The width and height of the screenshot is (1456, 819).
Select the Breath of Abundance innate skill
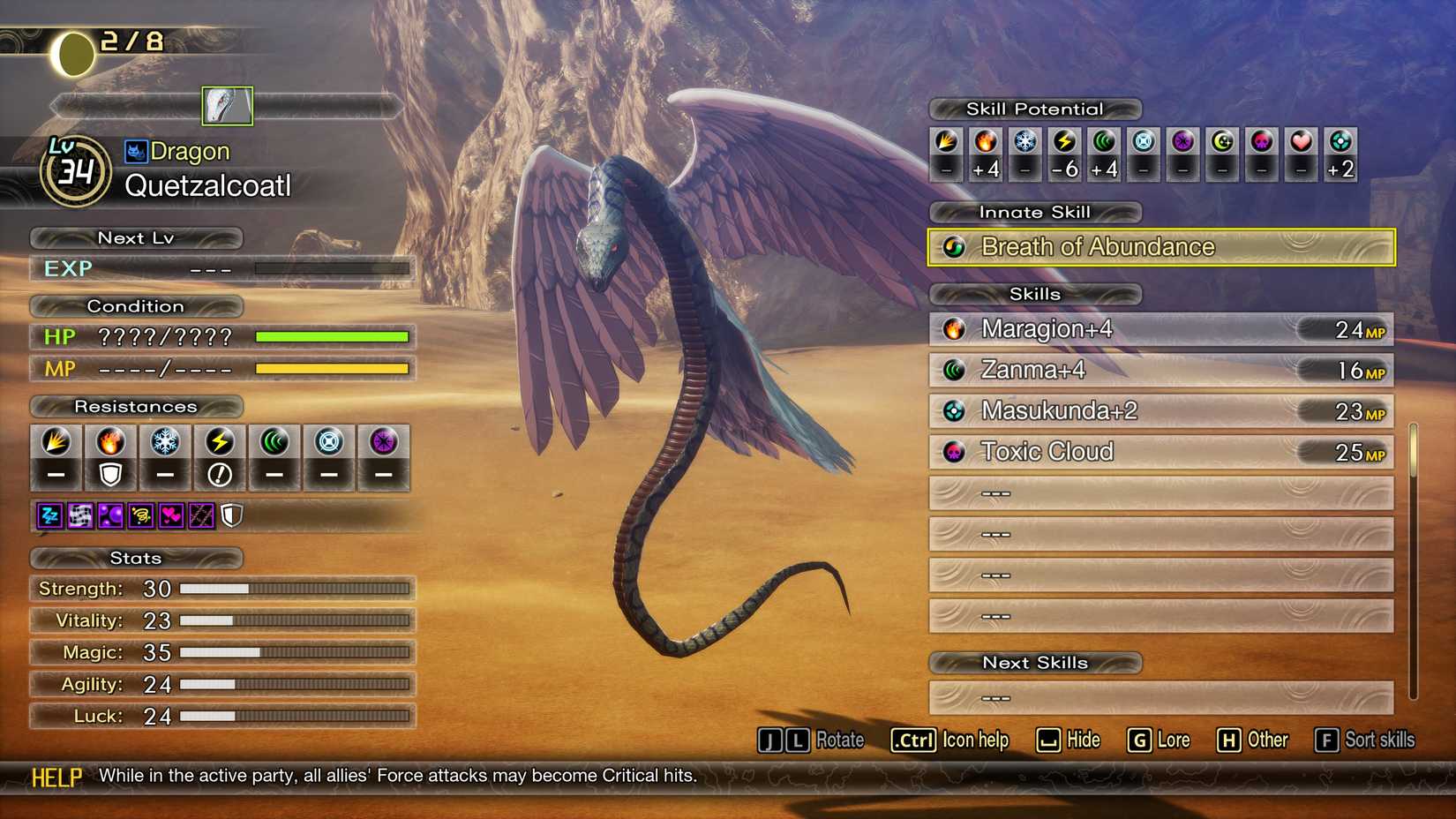coord(1160,247)
